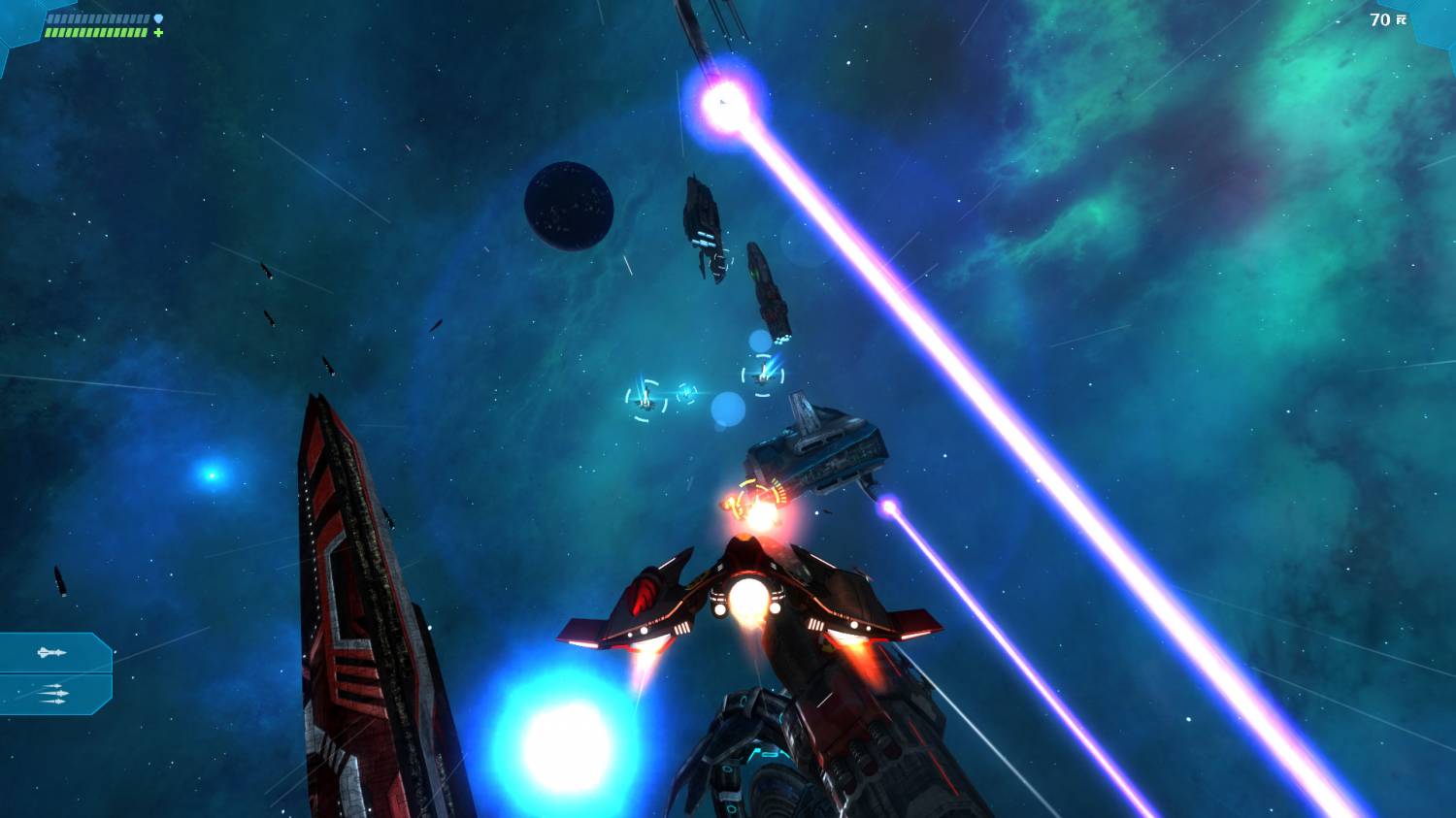The width and height of the screenshot is (1456, 818).
Task: Select the dark planet in the distance
Action: pos(569,206)
